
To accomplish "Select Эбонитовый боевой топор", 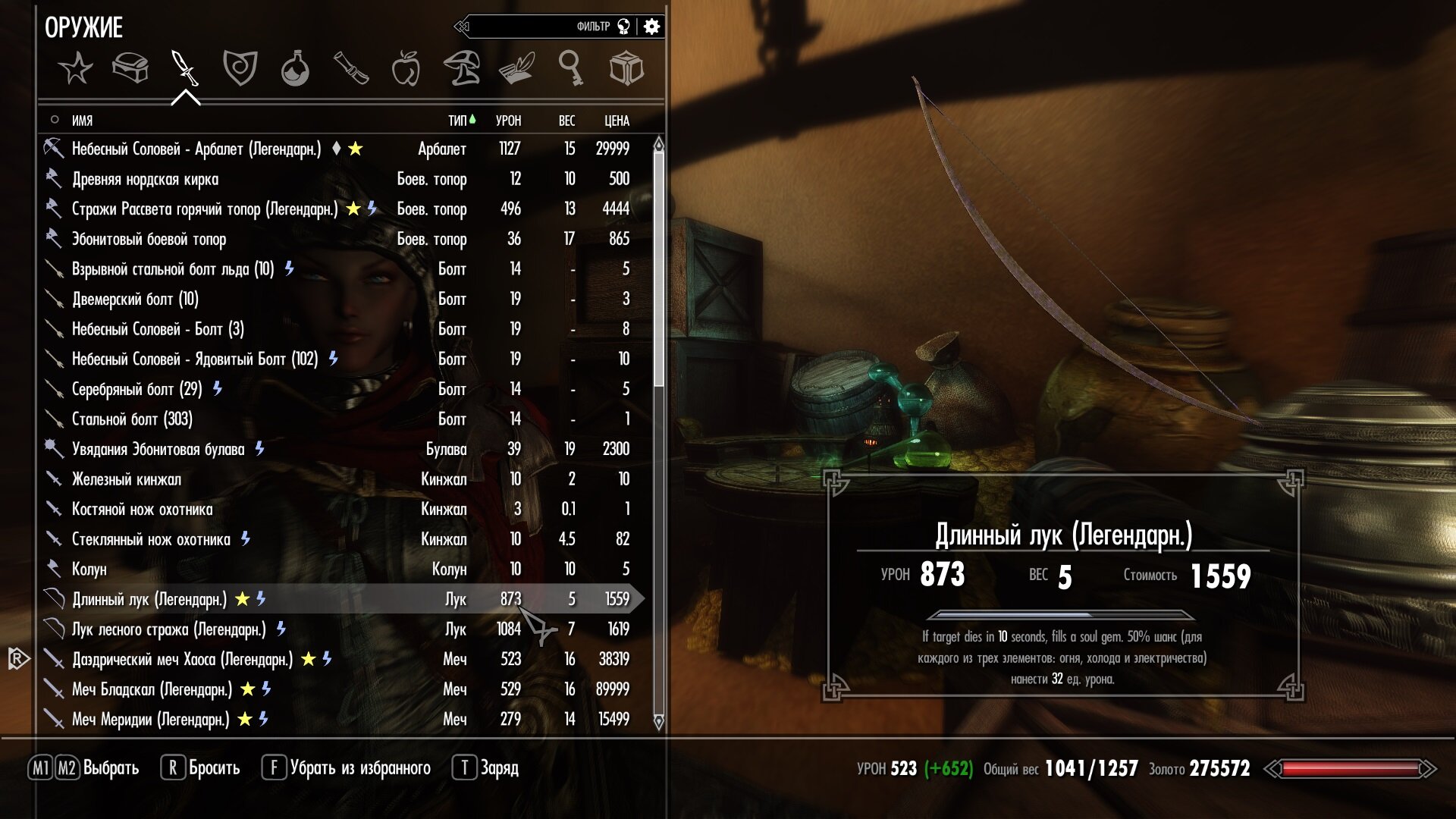I will pos(149,239).
